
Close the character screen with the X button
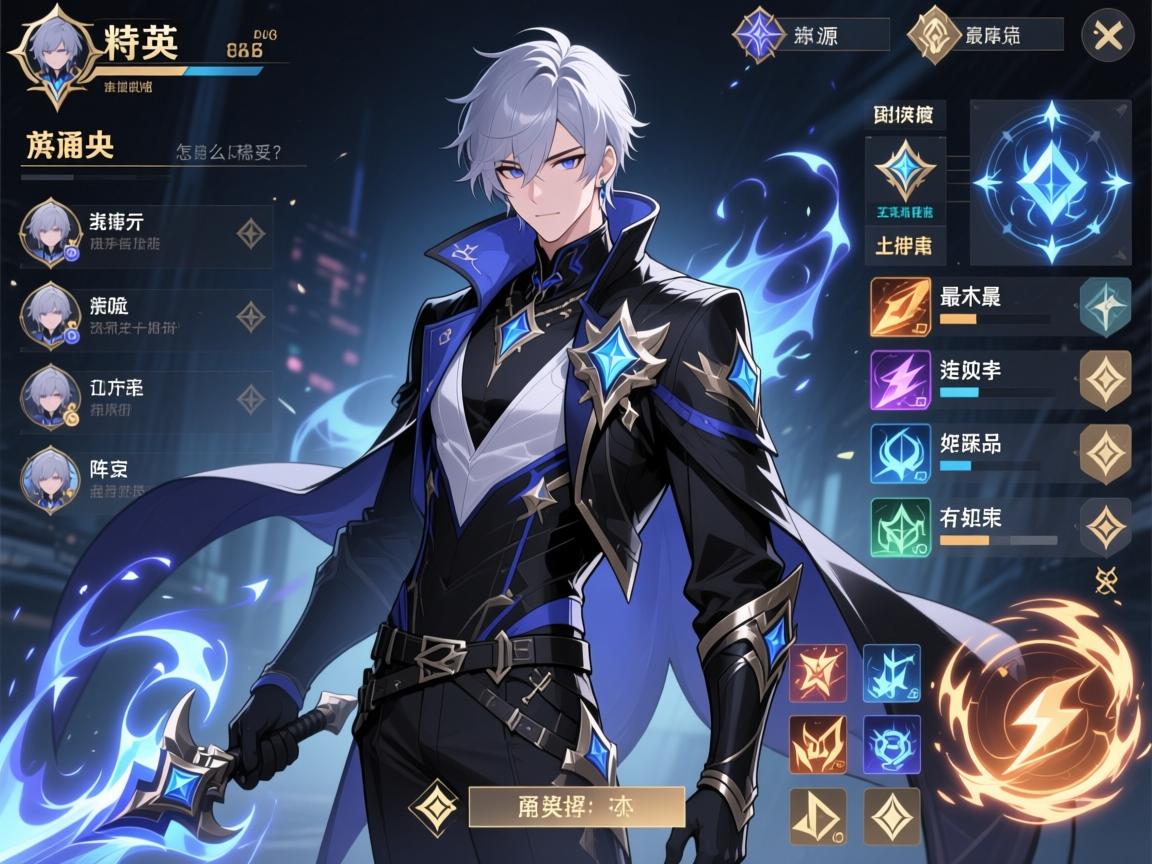point(1107,37)
